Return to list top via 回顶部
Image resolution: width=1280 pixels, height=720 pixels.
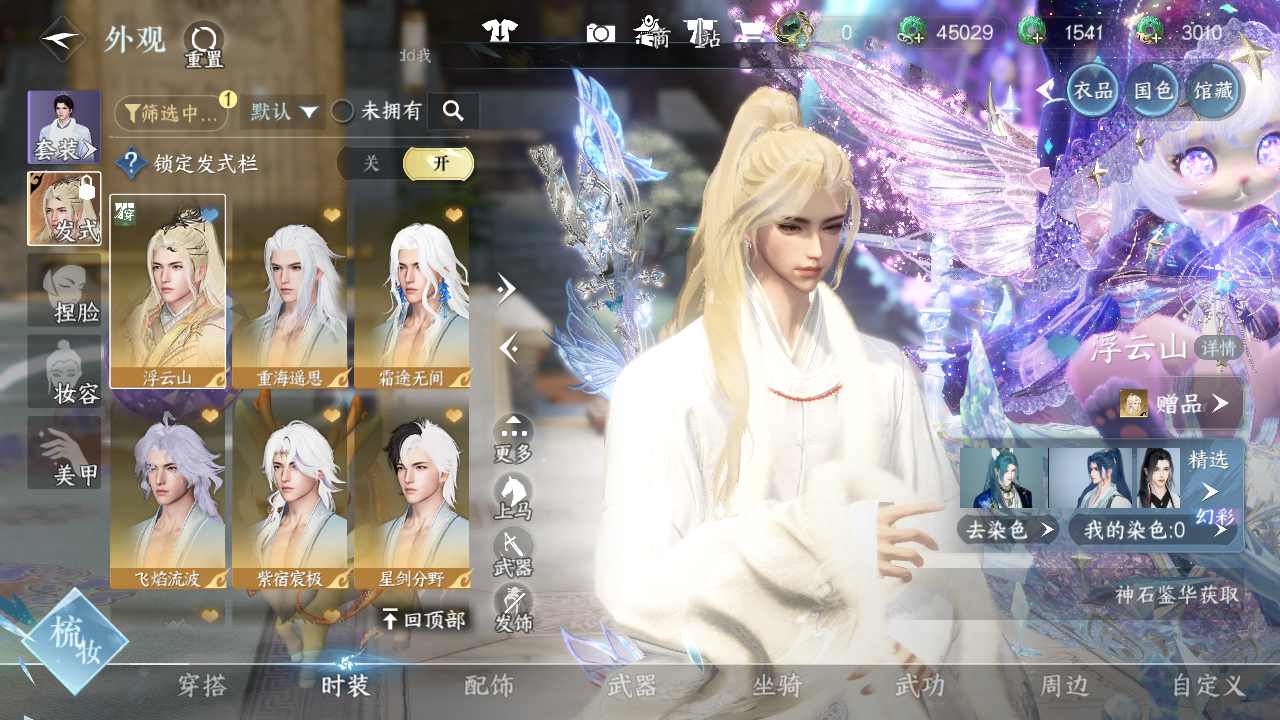pos(424,620)
